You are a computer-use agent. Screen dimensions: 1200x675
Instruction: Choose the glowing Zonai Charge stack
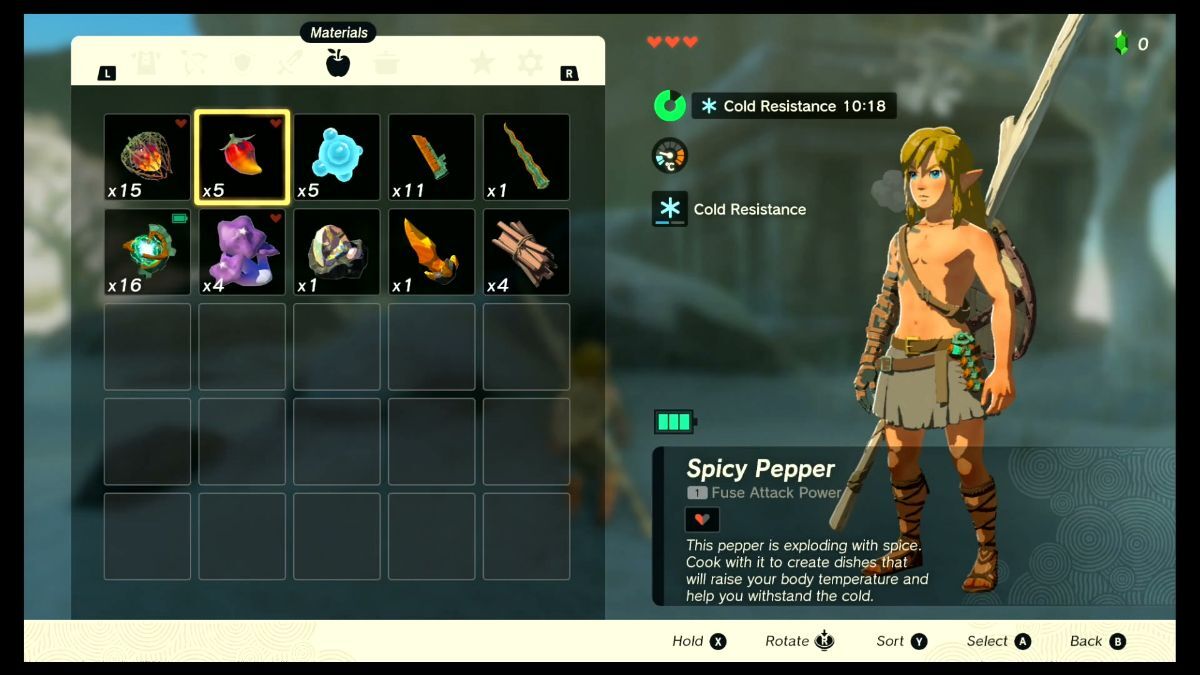tap(147, 252)
